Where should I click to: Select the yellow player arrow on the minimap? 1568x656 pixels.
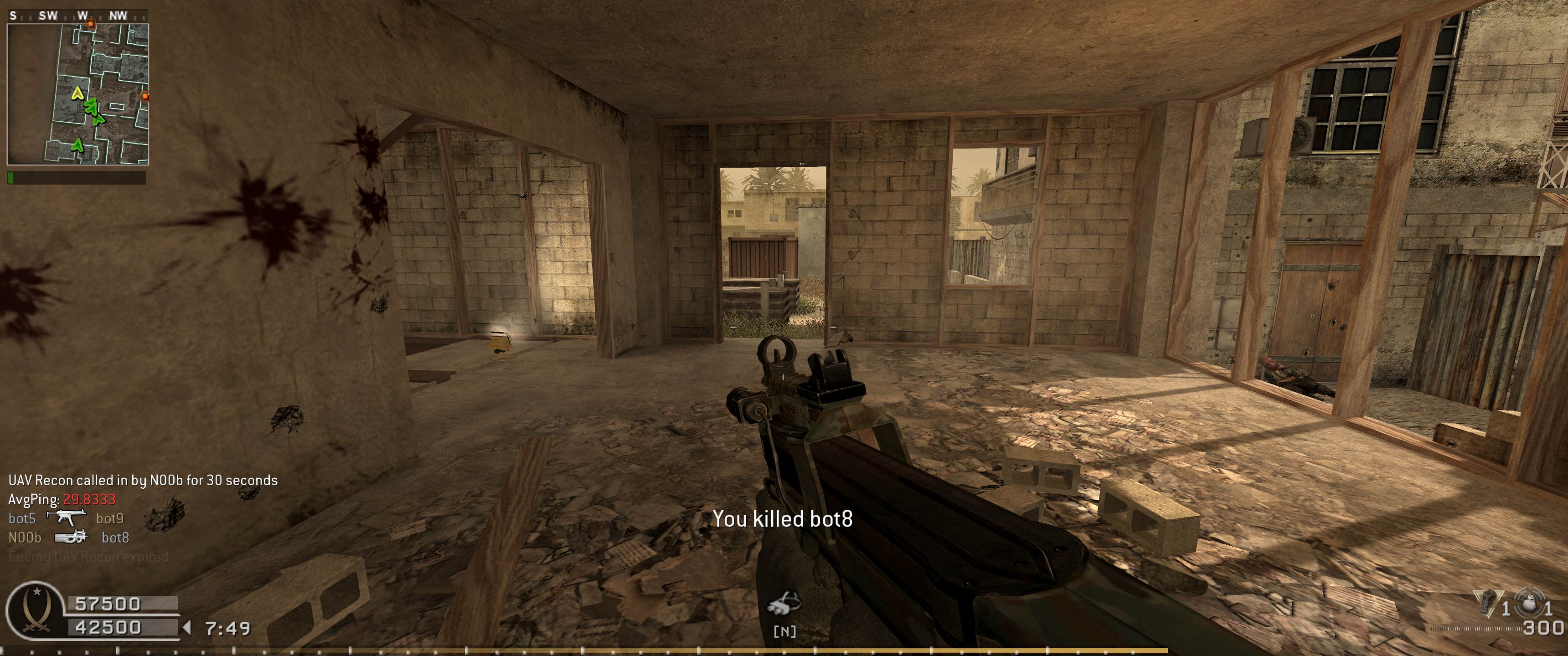pyautogui.click(x=77, y=93)
